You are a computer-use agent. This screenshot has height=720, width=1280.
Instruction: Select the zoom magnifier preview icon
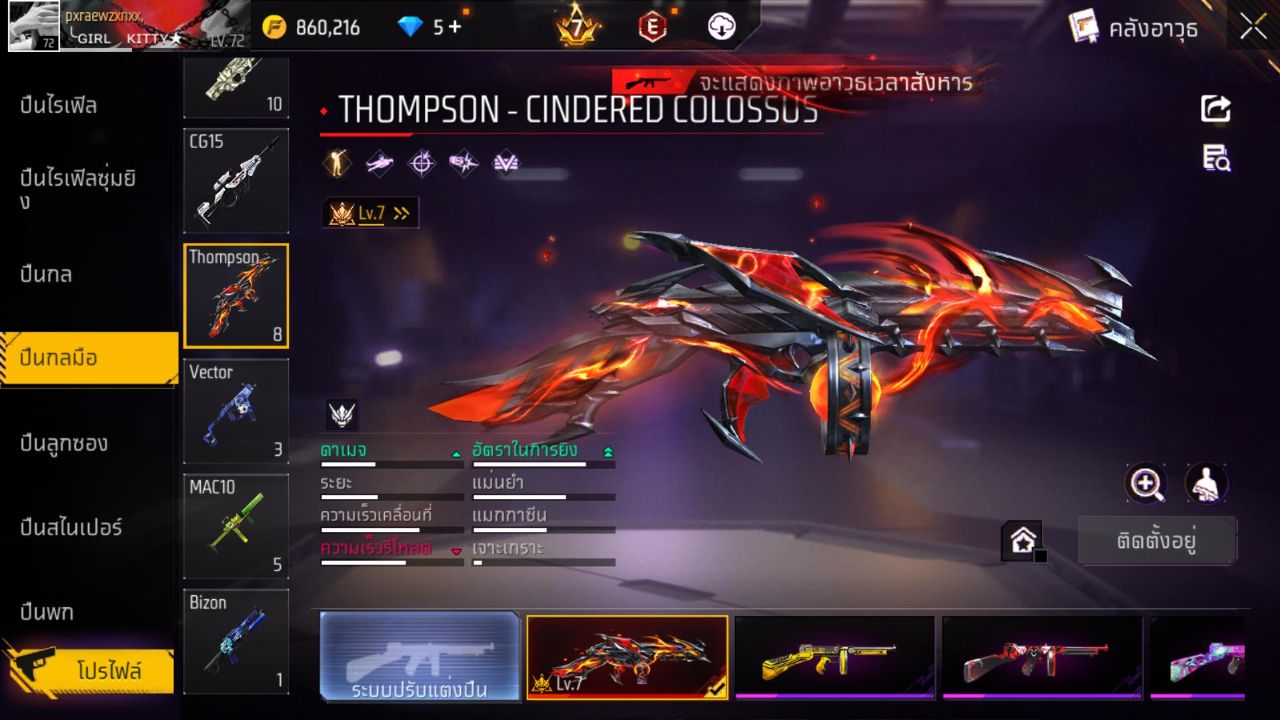1146,485
